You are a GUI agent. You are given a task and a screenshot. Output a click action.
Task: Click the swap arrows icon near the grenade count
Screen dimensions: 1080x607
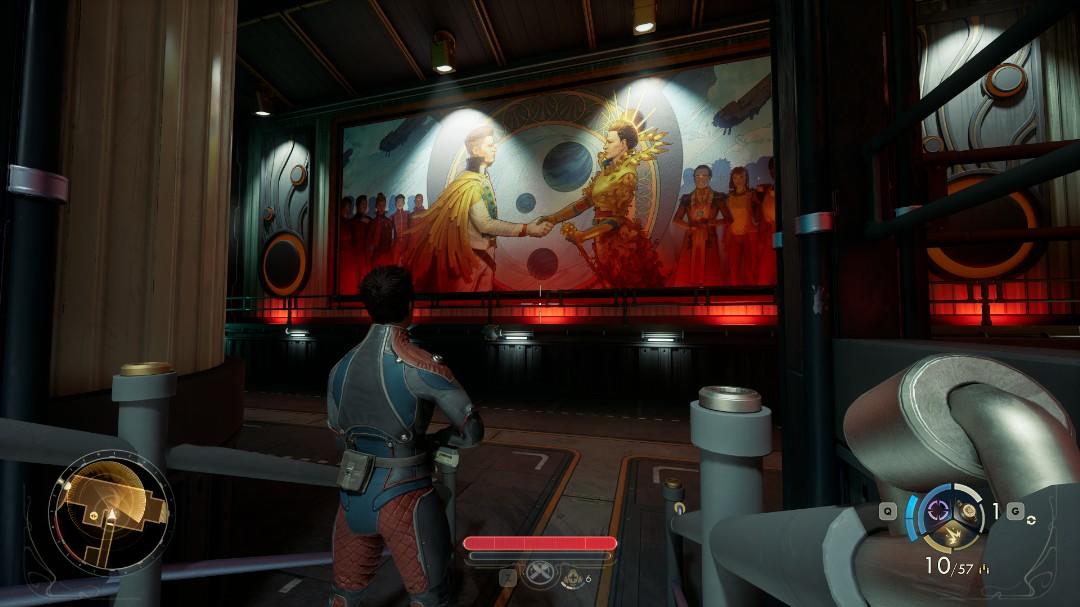point(1032,523)
